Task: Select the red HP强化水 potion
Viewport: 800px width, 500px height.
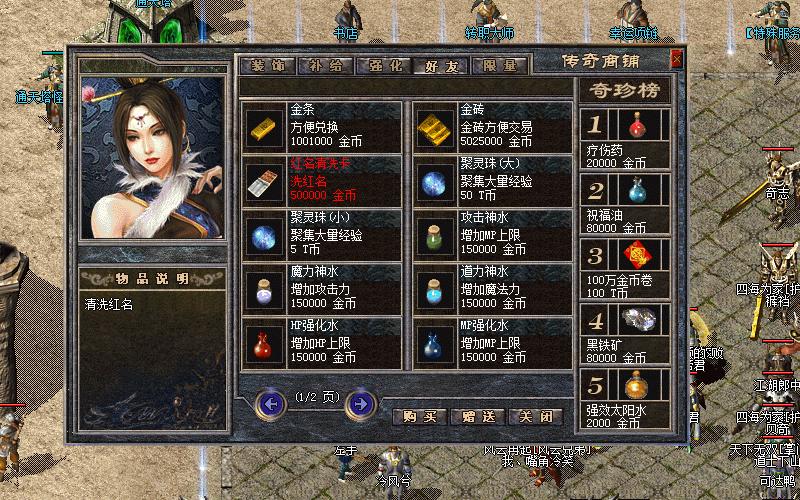Action: (x=263, y=343)
